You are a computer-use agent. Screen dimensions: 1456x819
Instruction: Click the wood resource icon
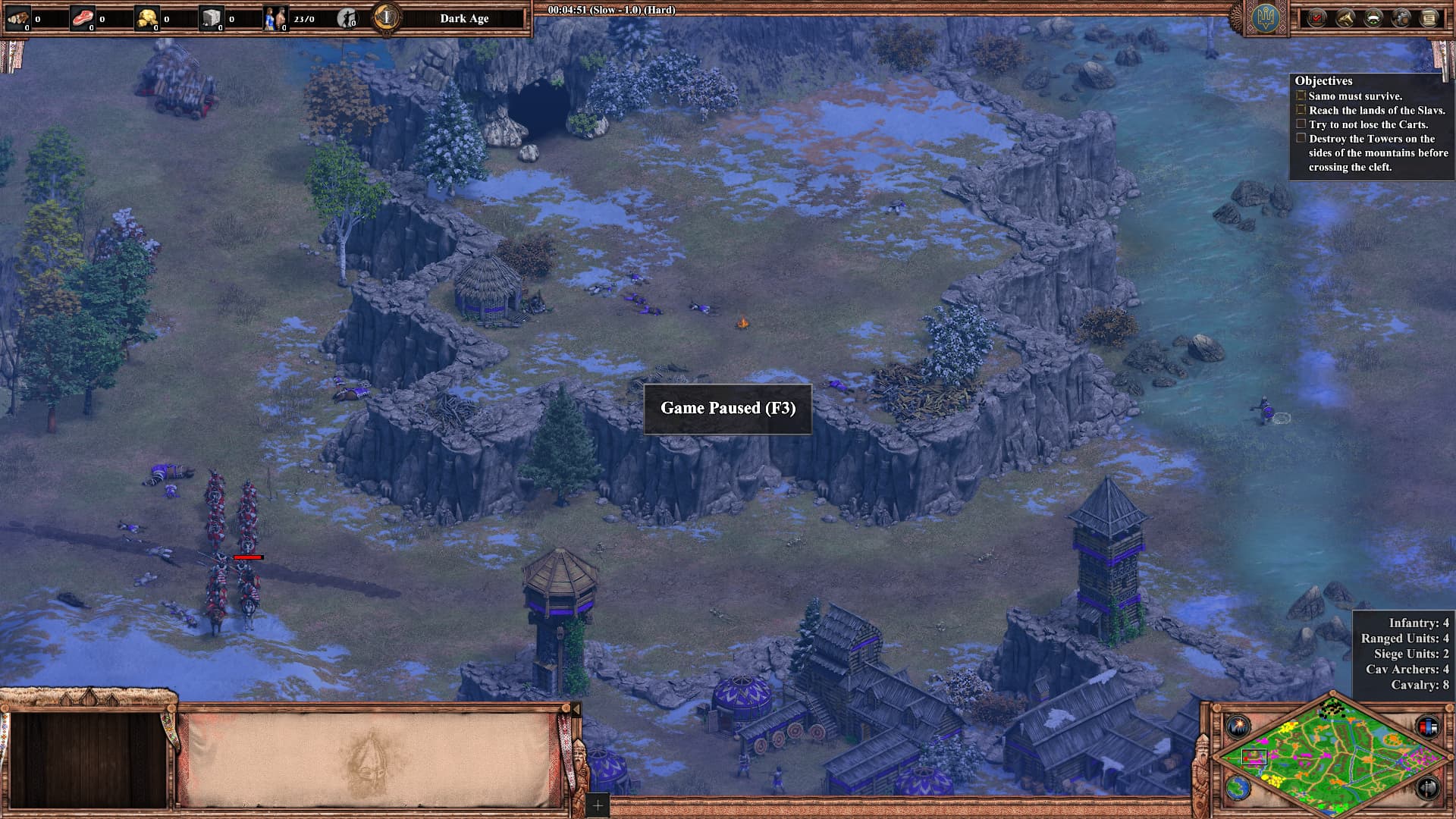17,18
